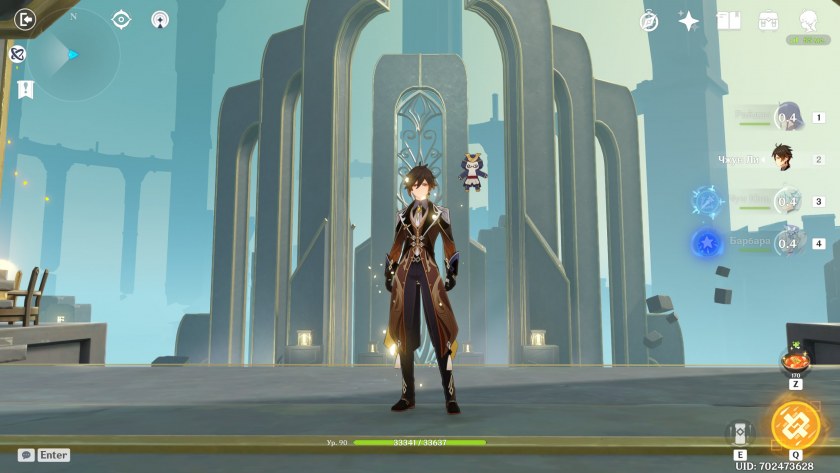Toggle the eye view icon
Image resolution: width=840 pixels, height=473 pixels.
point(122,19)
